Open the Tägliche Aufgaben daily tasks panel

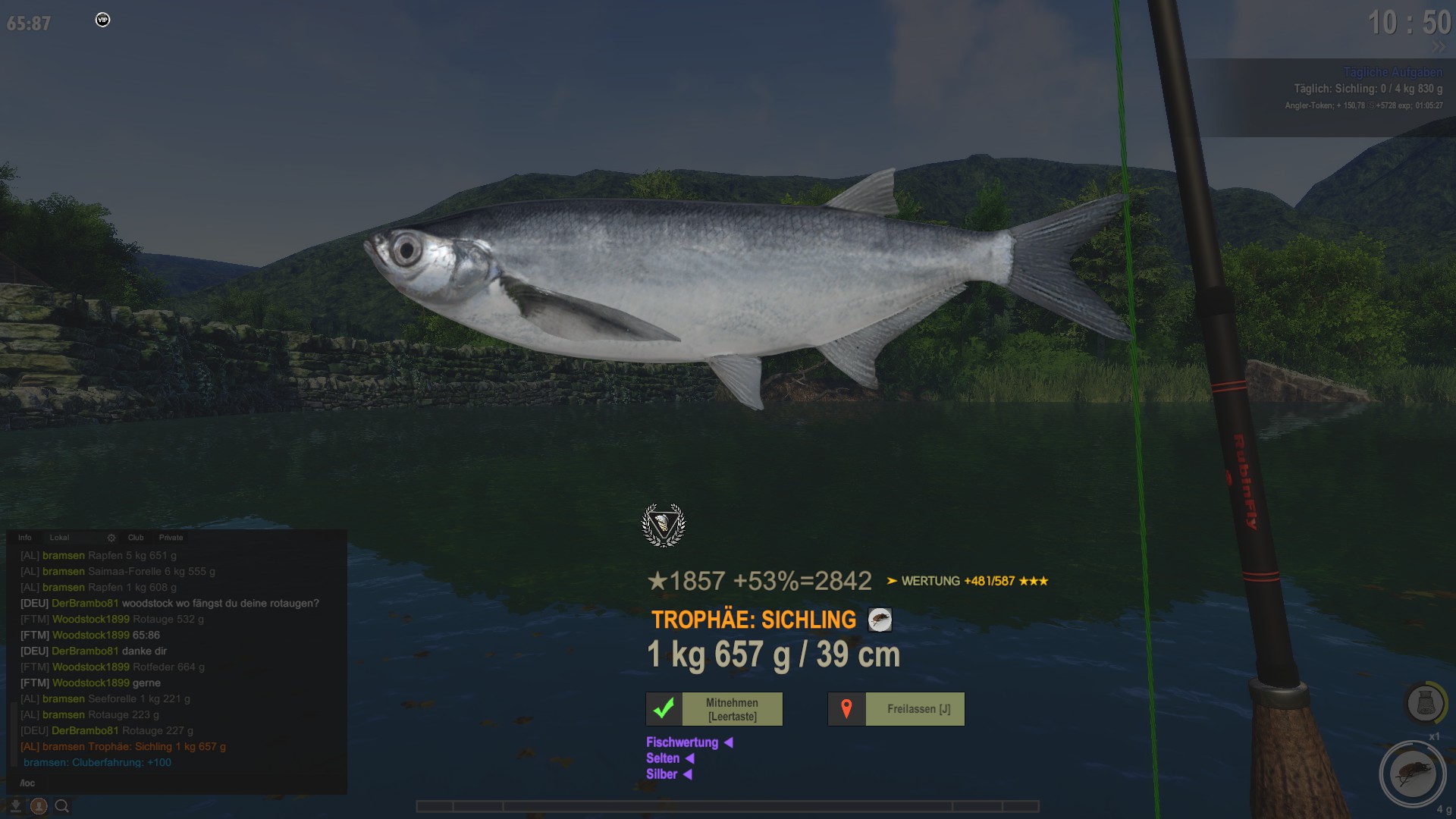pyautogui.click(x=1392, y=72)
